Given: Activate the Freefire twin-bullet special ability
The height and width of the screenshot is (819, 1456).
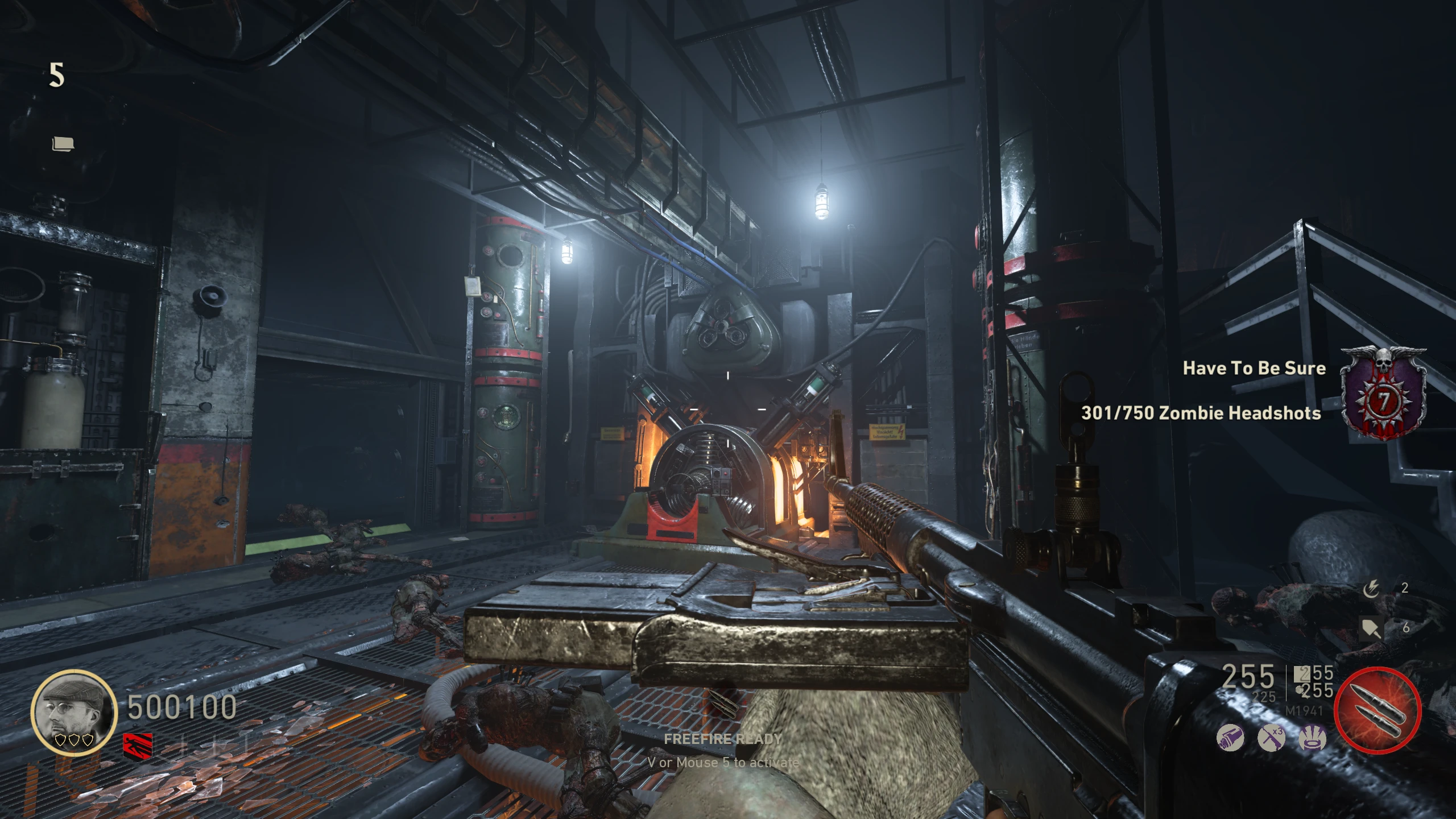Looking at the screenshot, I should point(1378,711).
